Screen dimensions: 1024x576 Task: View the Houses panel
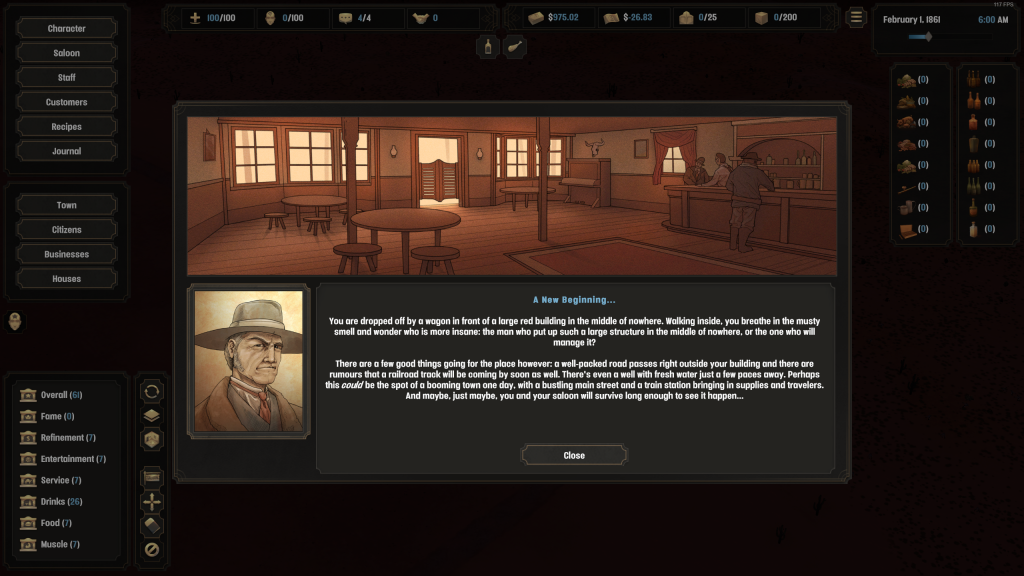[x=67, y=279]
